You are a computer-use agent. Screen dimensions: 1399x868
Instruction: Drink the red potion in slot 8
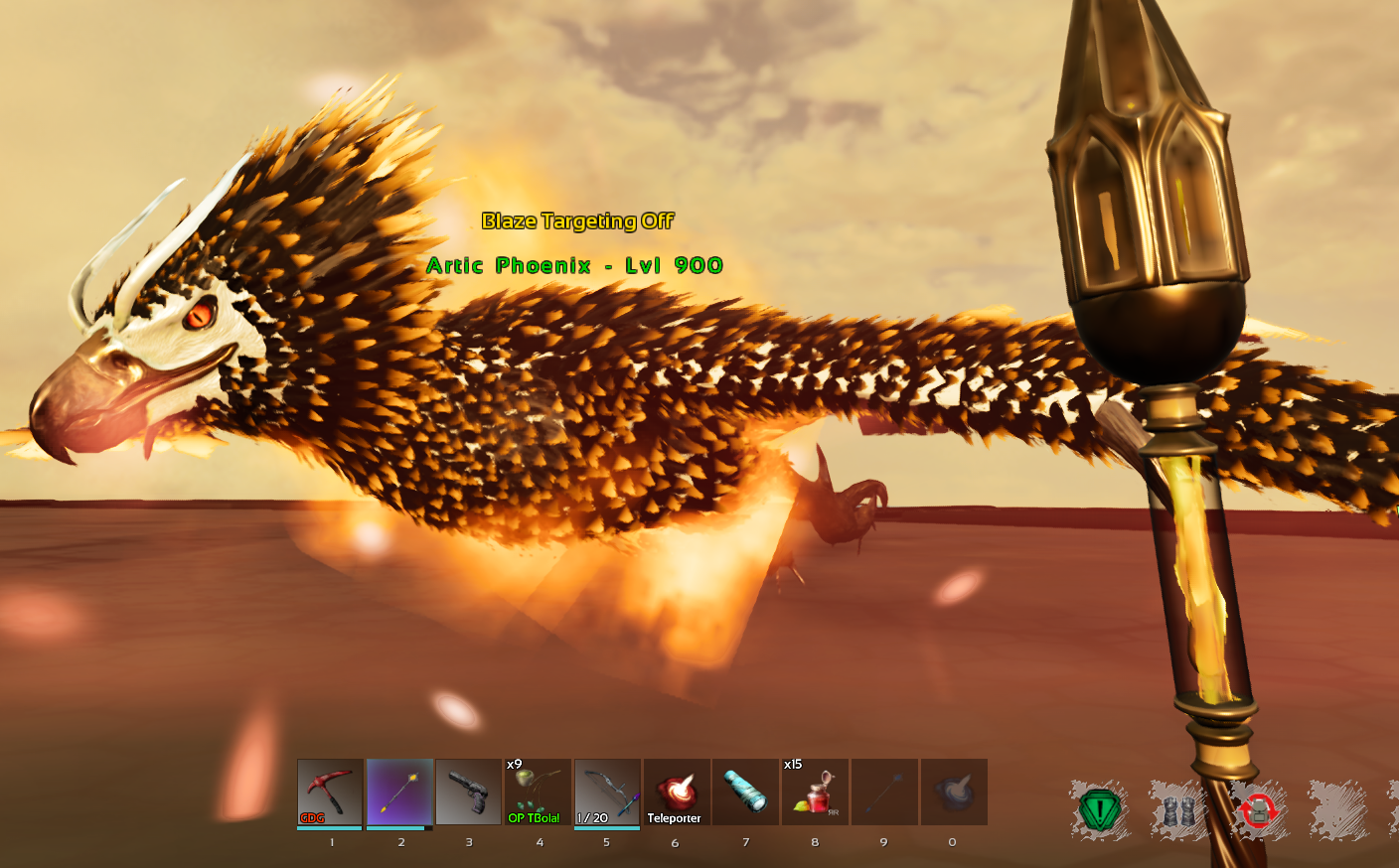click(814, 793)
